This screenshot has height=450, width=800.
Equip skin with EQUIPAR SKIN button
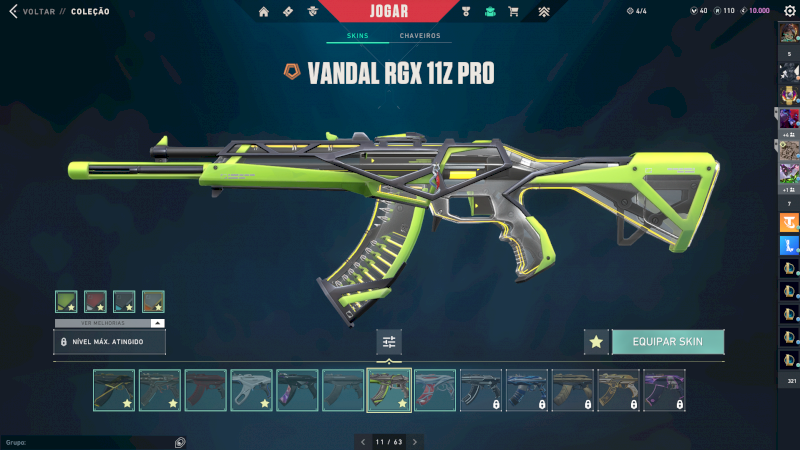pyautogui.click(x=667, y=342)
